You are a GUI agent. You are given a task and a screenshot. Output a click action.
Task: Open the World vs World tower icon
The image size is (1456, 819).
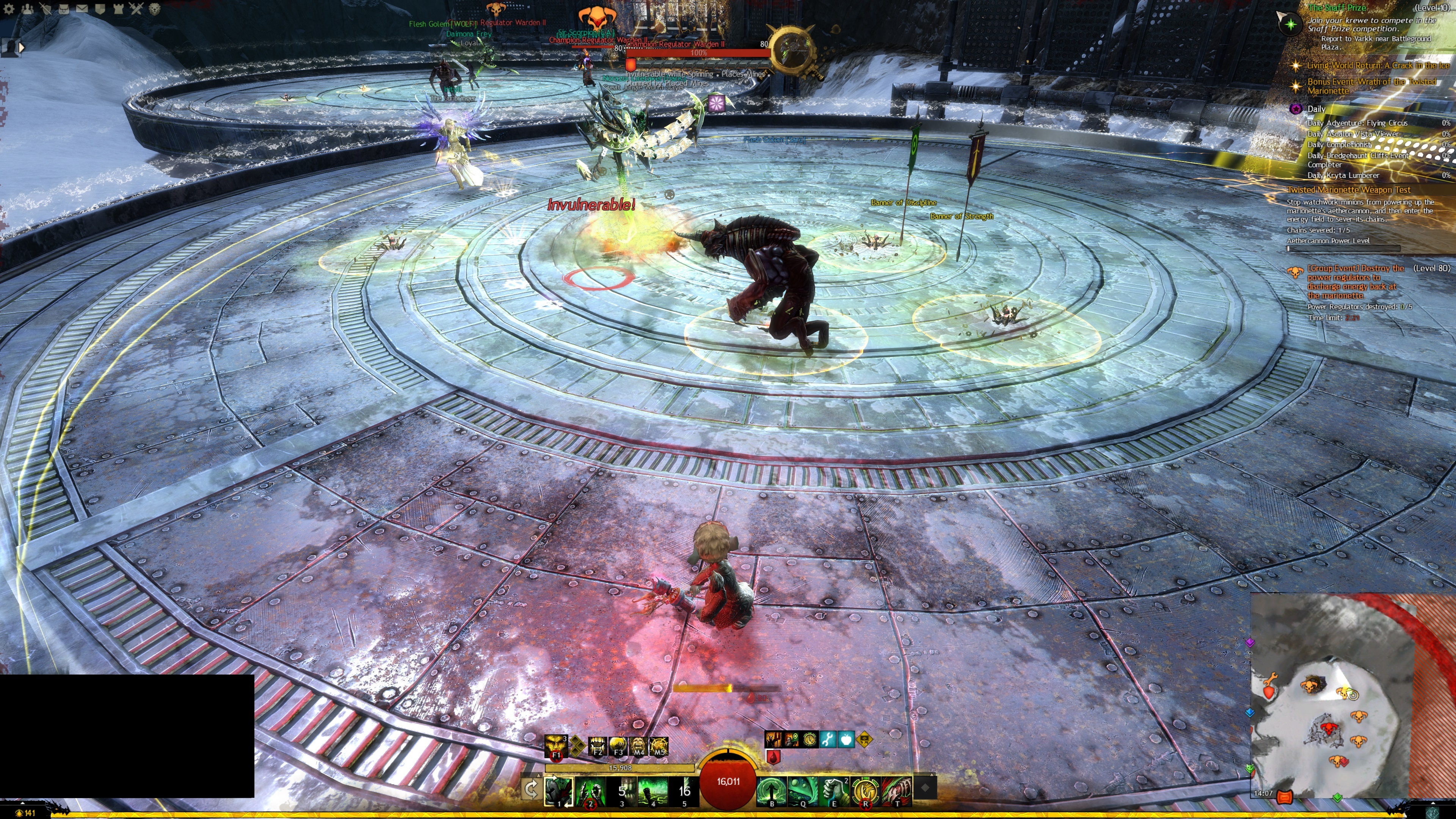tap(118, 8)
